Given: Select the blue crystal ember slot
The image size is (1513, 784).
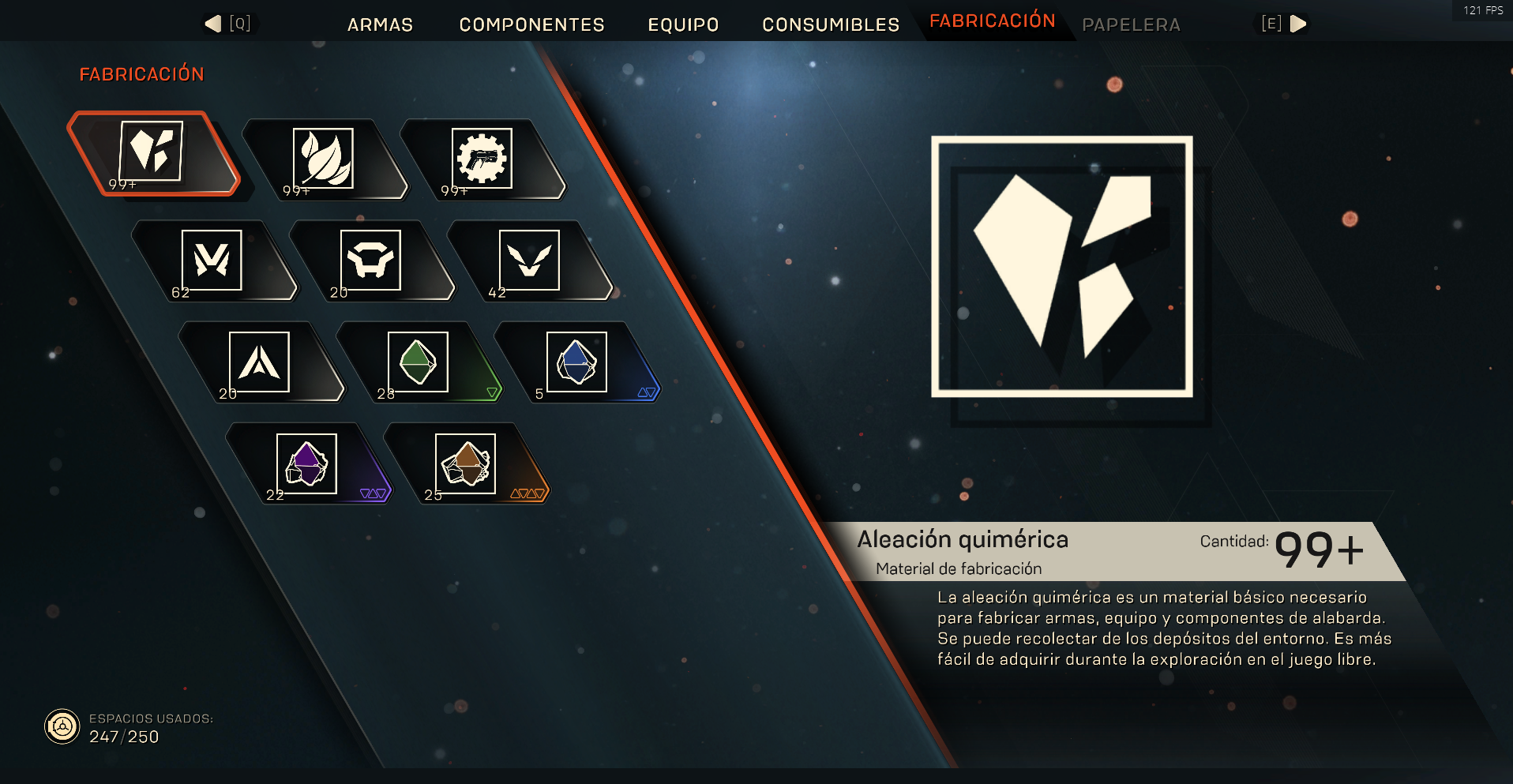Looking at the screenshot, I should tap(577, 362).
